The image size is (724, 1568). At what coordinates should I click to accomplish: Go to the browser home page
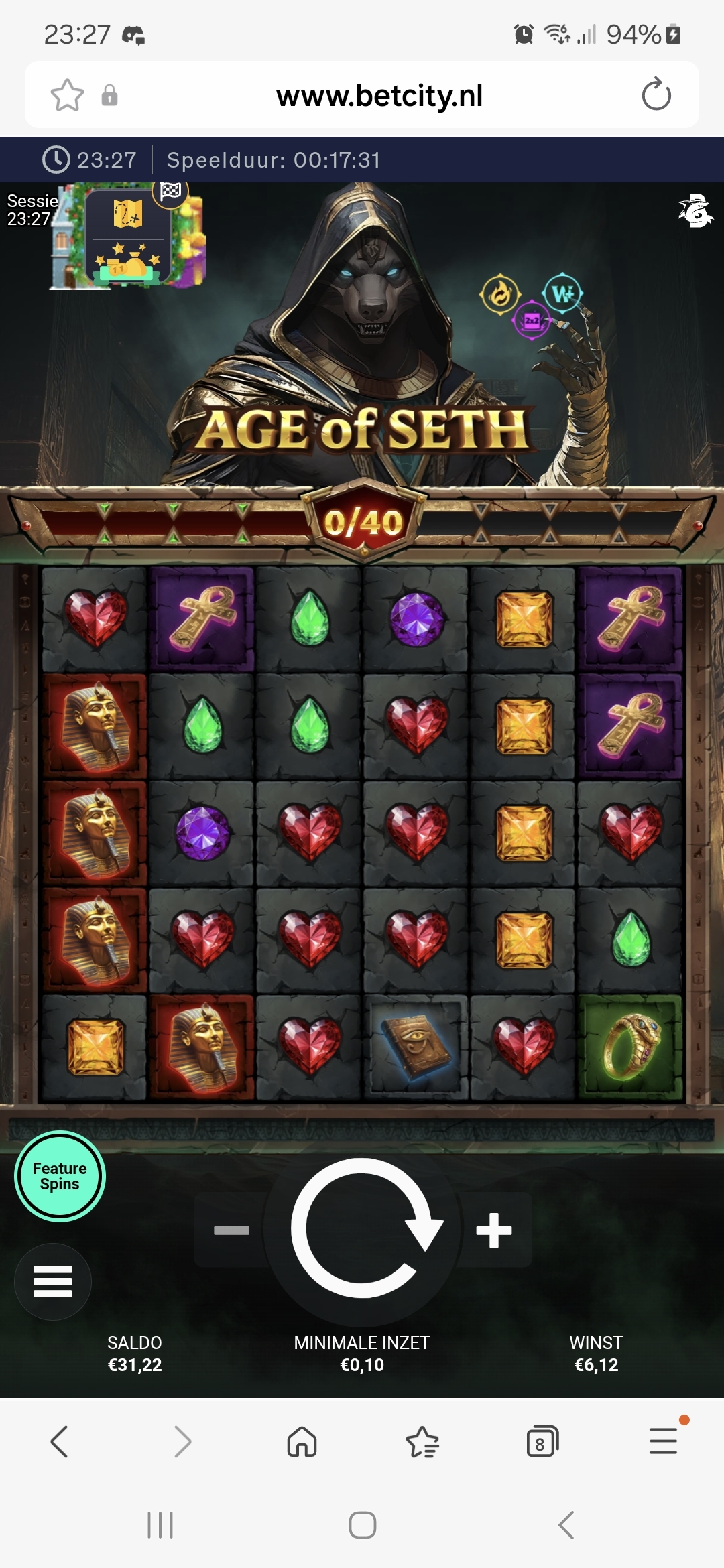(x=302, y=1441)
